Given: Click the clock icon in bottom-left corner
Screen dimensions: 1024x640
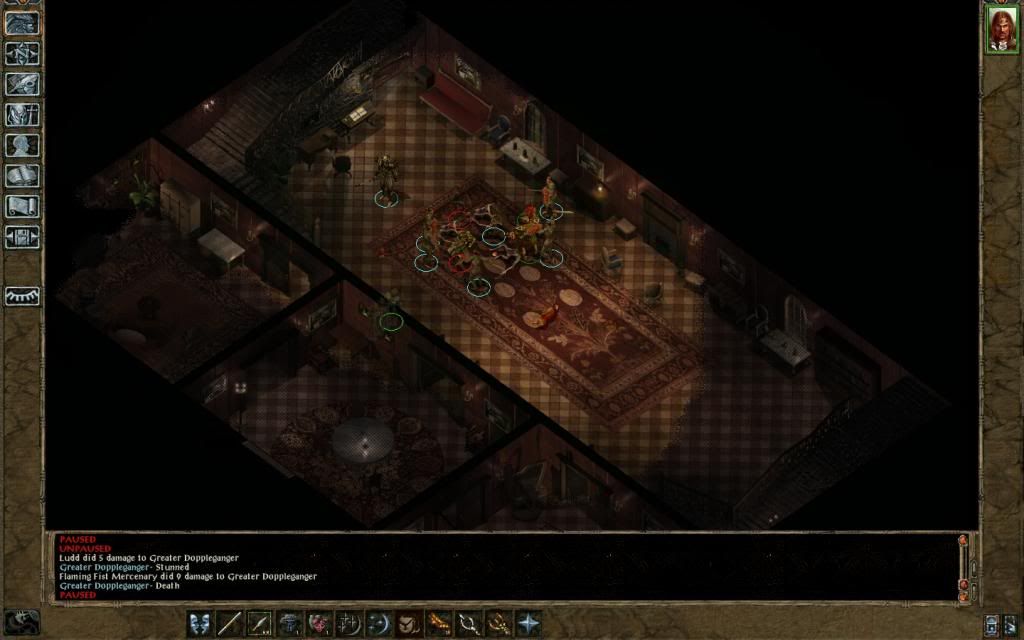Looking at the screenshot, I should (22, 621).
